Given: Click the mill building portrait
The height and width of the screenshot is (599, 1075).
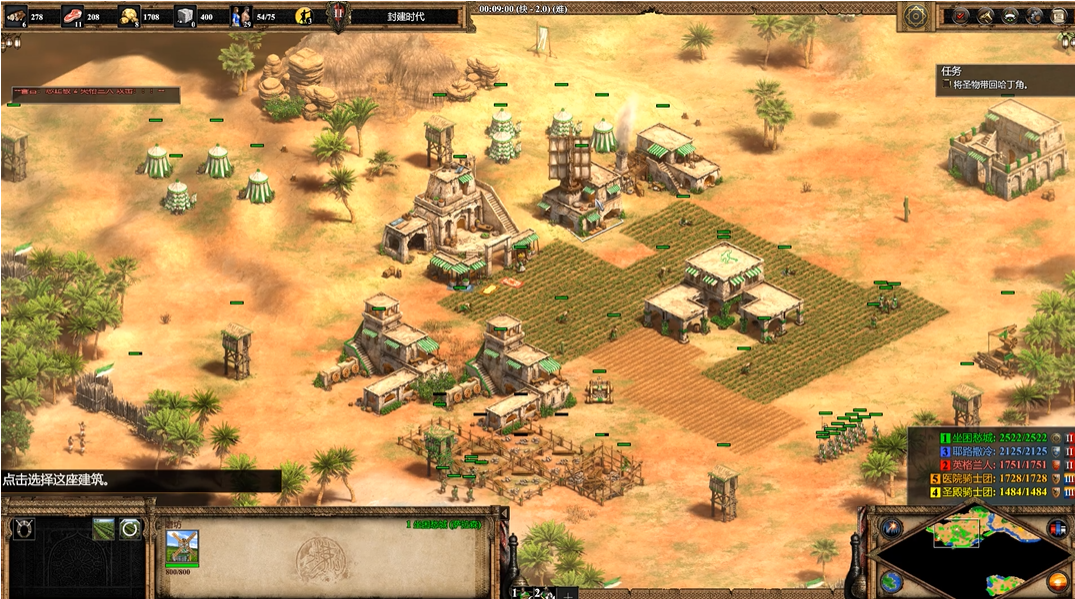Looking at the screenshot, I should click(182, 546).
